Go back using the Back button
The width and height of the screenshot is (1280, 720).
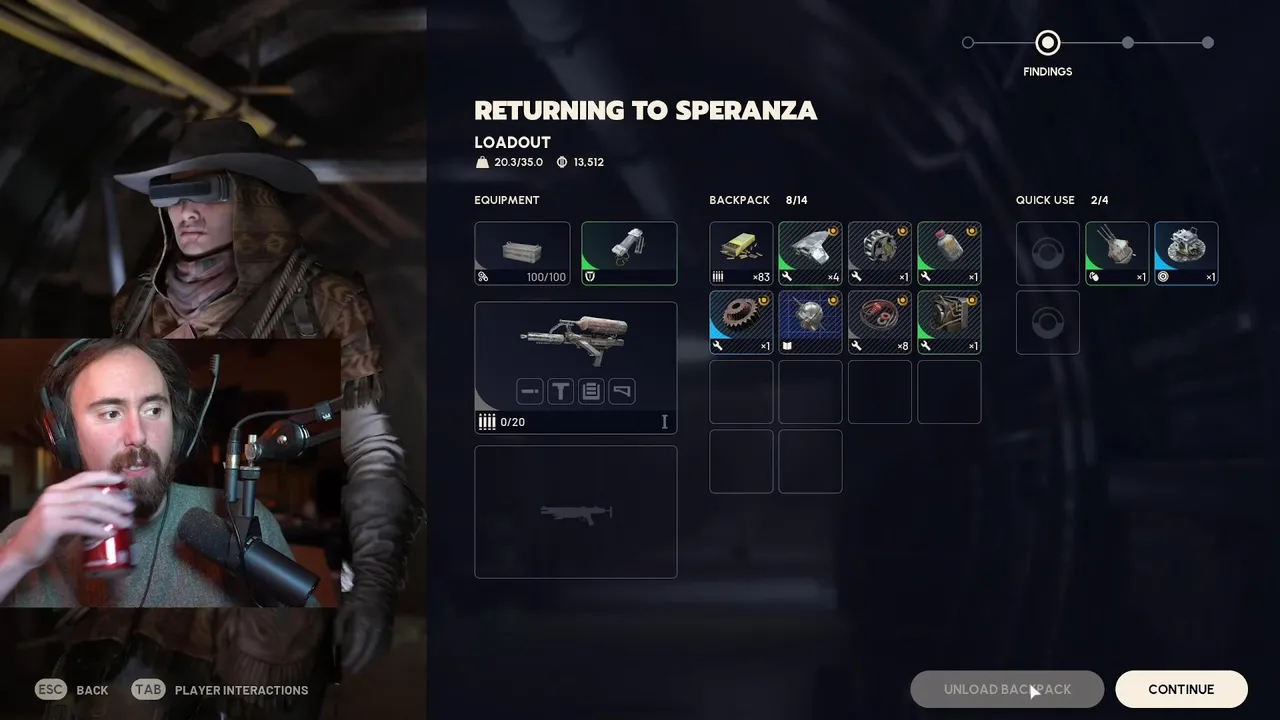(x=72, y=690)
